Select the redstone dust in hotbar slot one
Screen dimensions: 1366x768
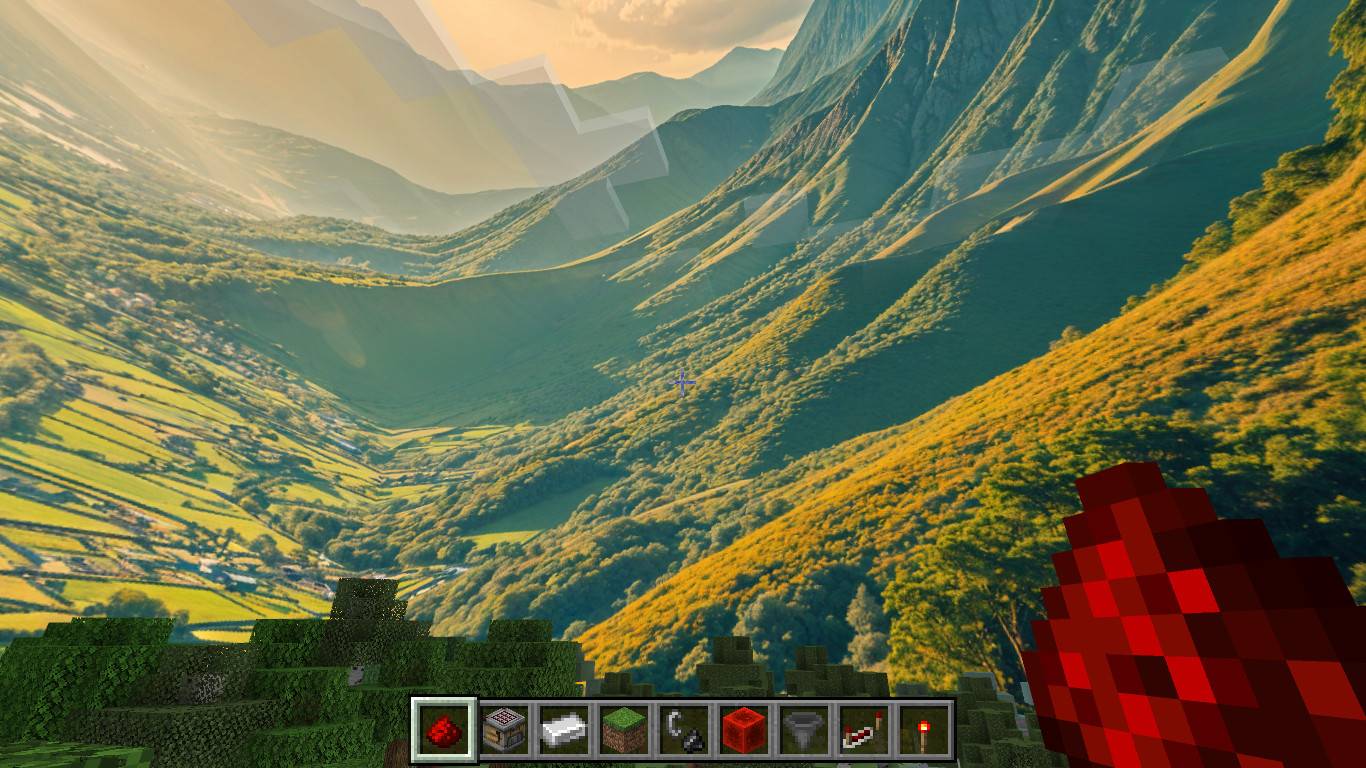pos(443,730)
